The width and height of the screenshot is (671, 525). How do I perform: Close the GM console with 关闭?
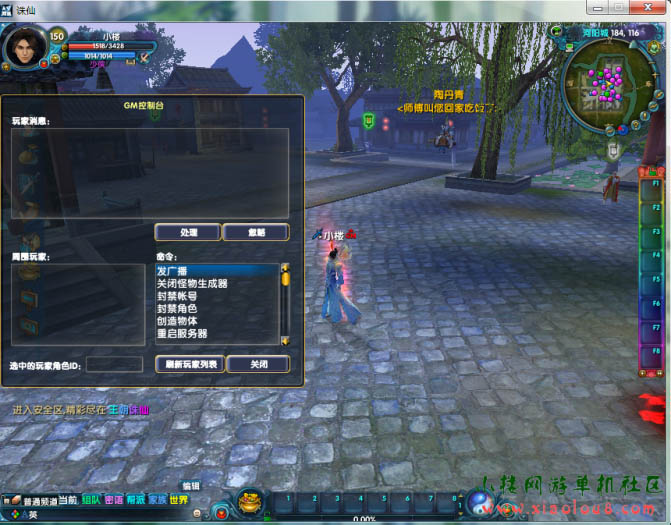pyautogui.click(x=258, y=364)
